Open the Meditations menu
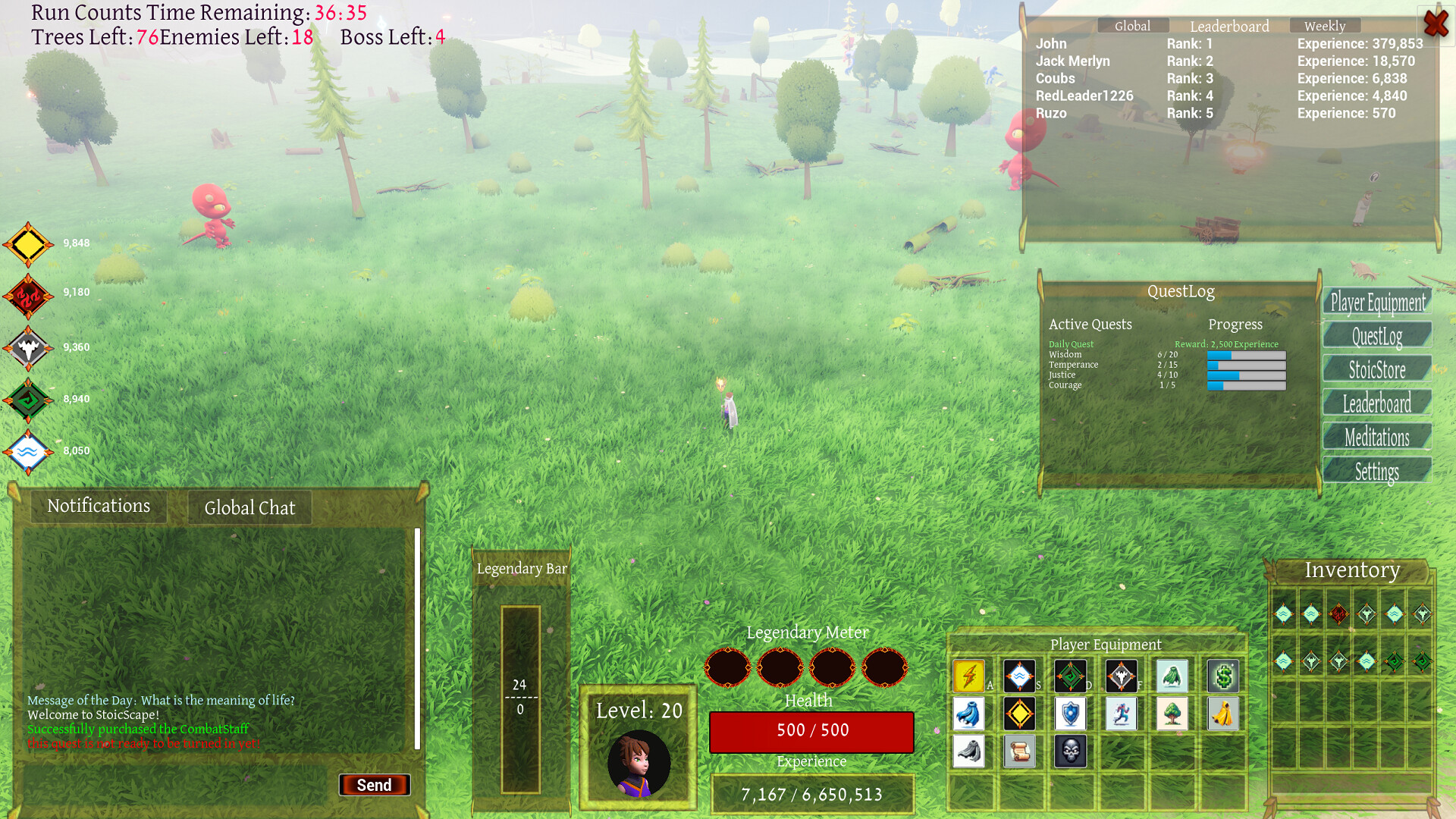Image resolution: width=1456 pixels, height=819 pixels. coord(1376,437)
